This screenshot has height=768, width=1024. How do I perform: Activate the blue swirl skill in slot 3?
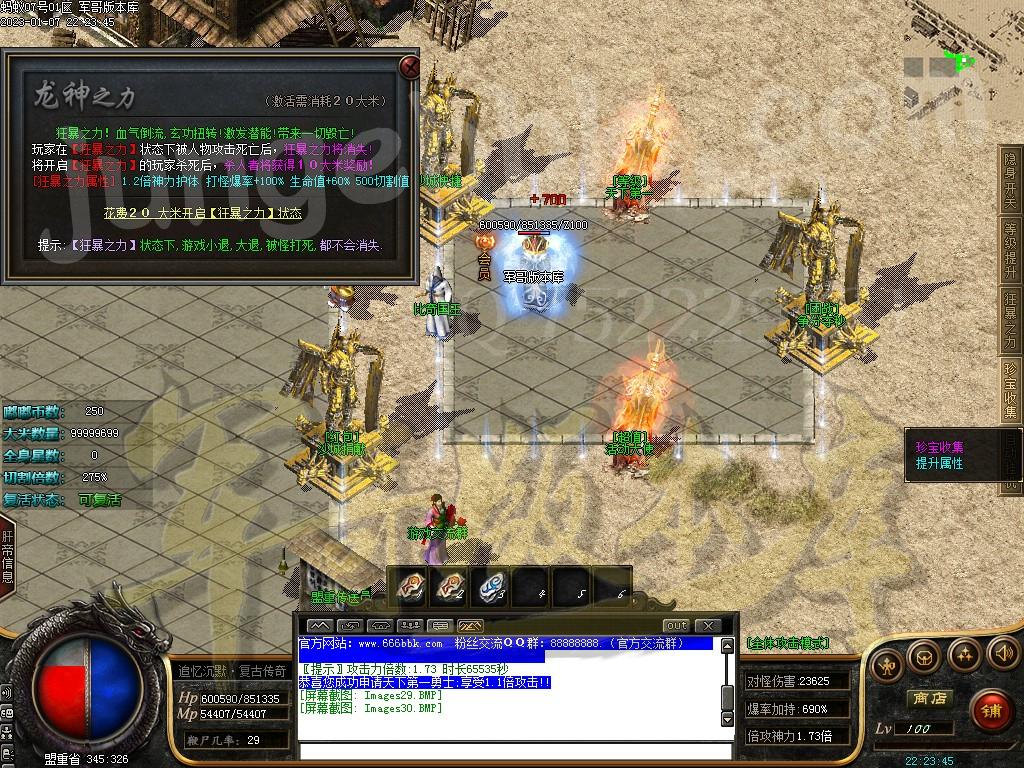tap(491, 587)
